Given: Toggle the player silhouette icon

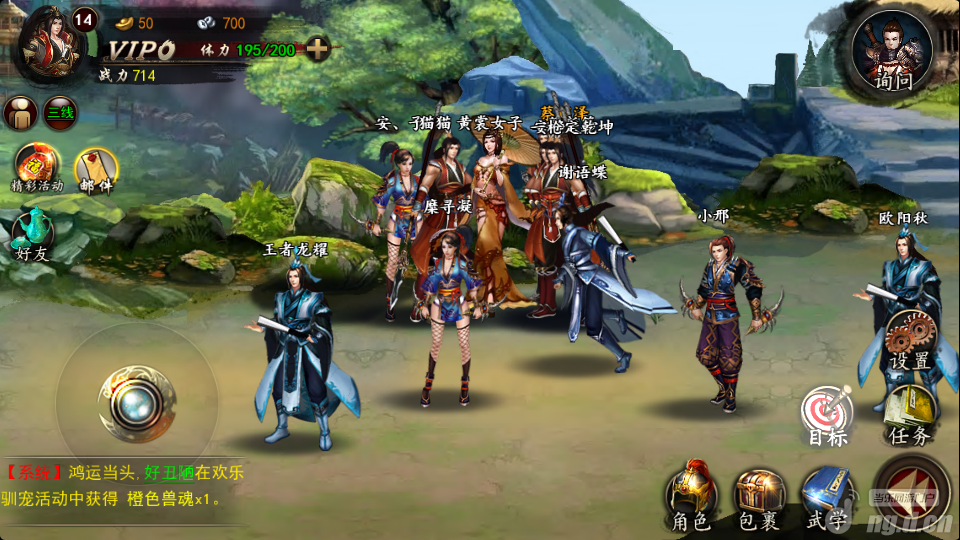Looking at the screenshot, I should click(x=20, y=112).
